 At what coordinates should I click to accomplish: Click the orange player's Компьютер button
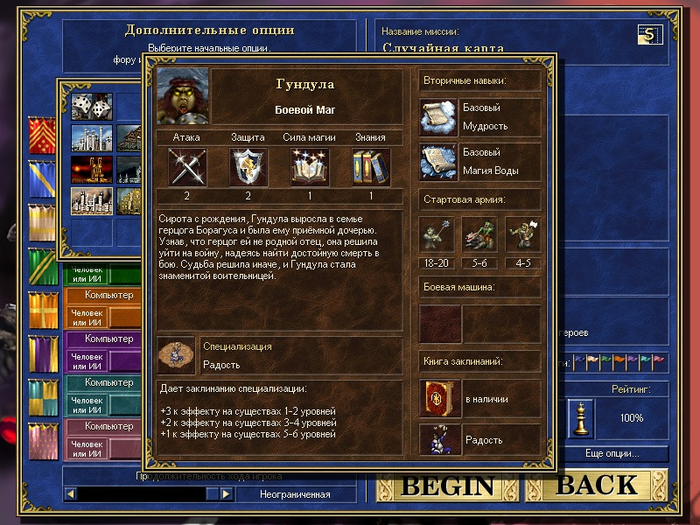109,295
